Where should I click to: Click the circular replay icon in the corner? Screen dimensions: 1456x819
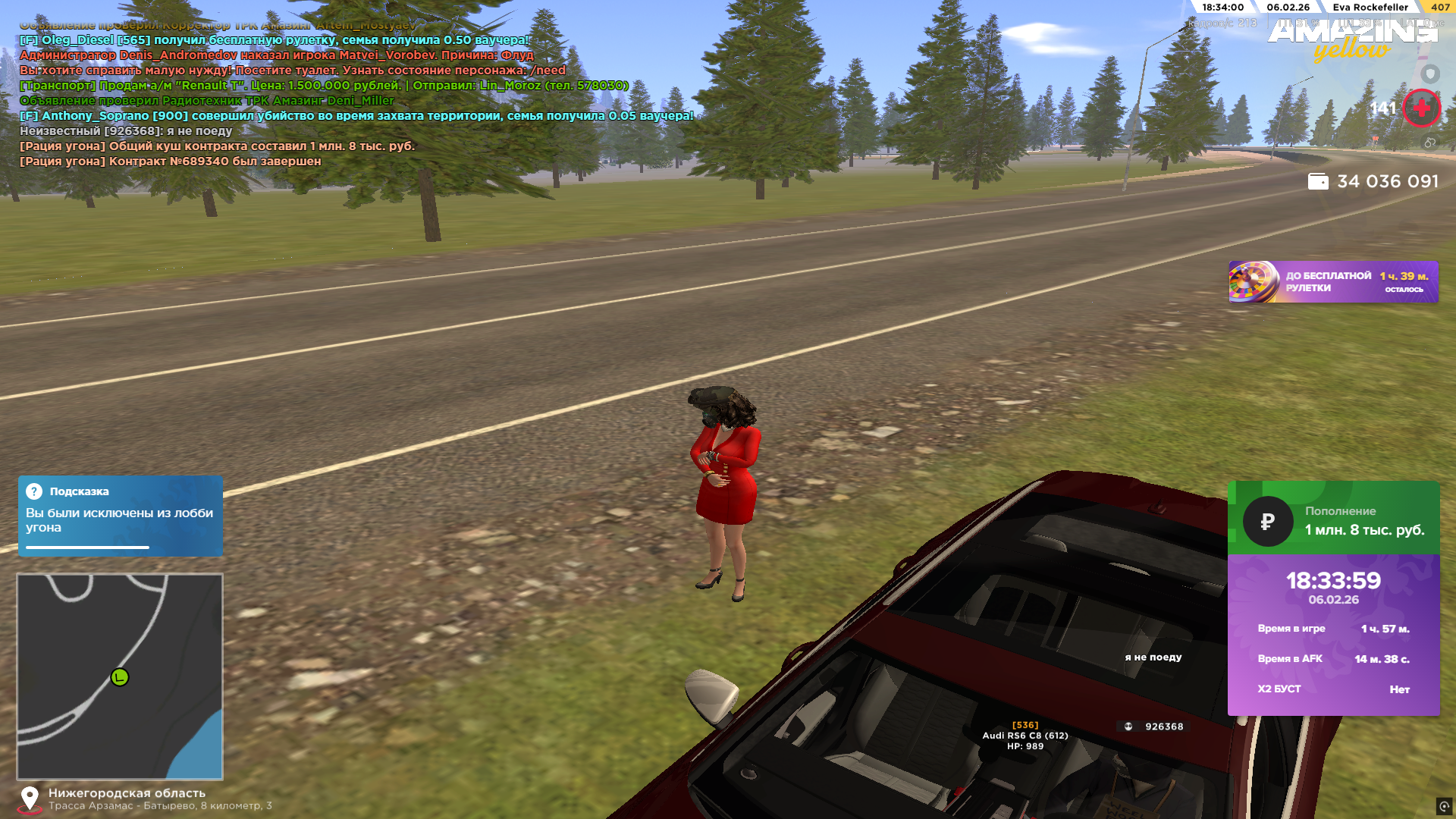coord(1444,806)
